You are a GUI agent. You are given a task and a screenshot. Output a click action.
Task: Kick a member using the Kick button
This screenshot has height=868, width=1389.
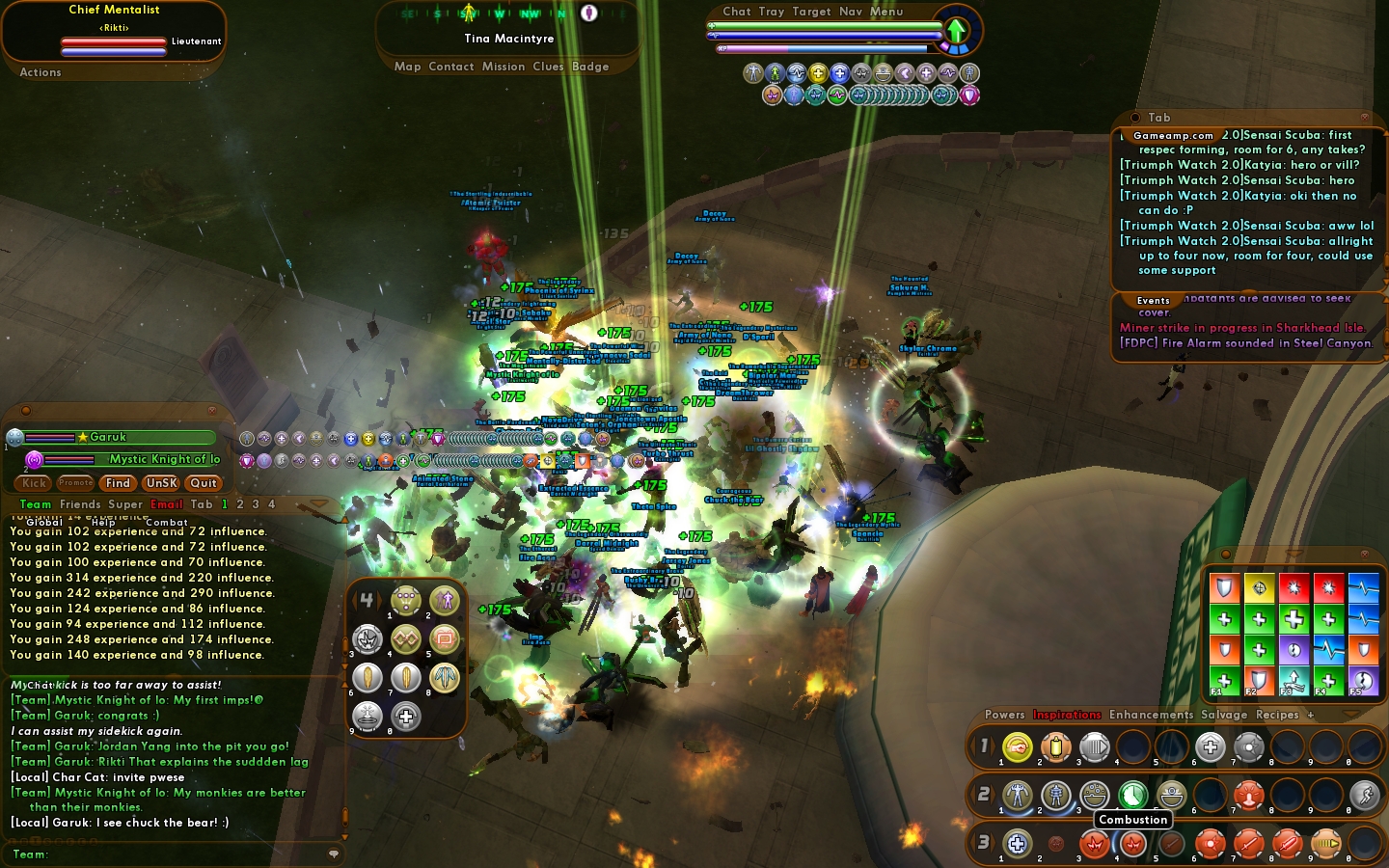pyautogui.click(x=35, y=483)
